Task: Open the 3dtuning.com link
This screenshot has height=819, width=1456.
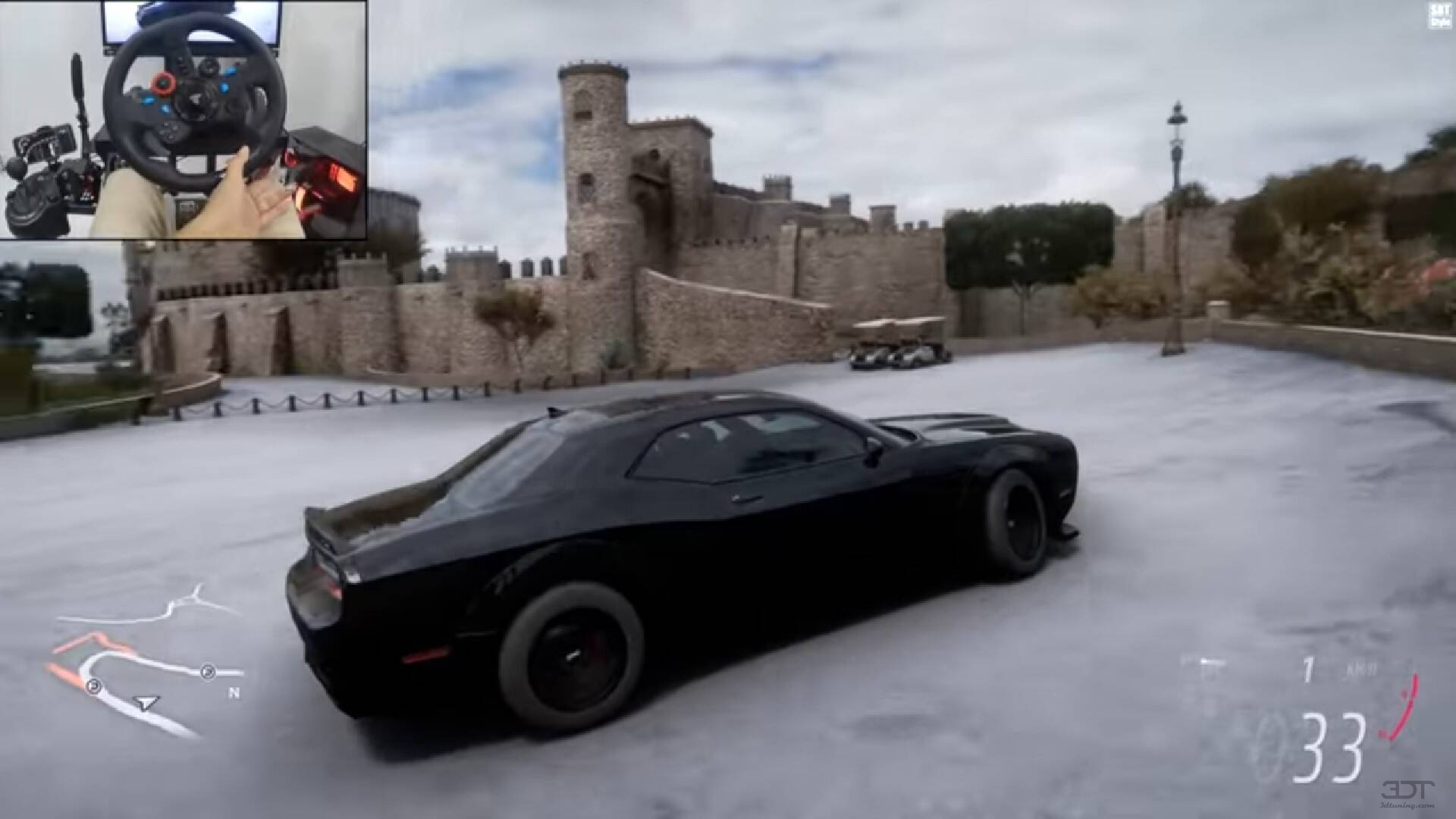Action: point(1405,806)
